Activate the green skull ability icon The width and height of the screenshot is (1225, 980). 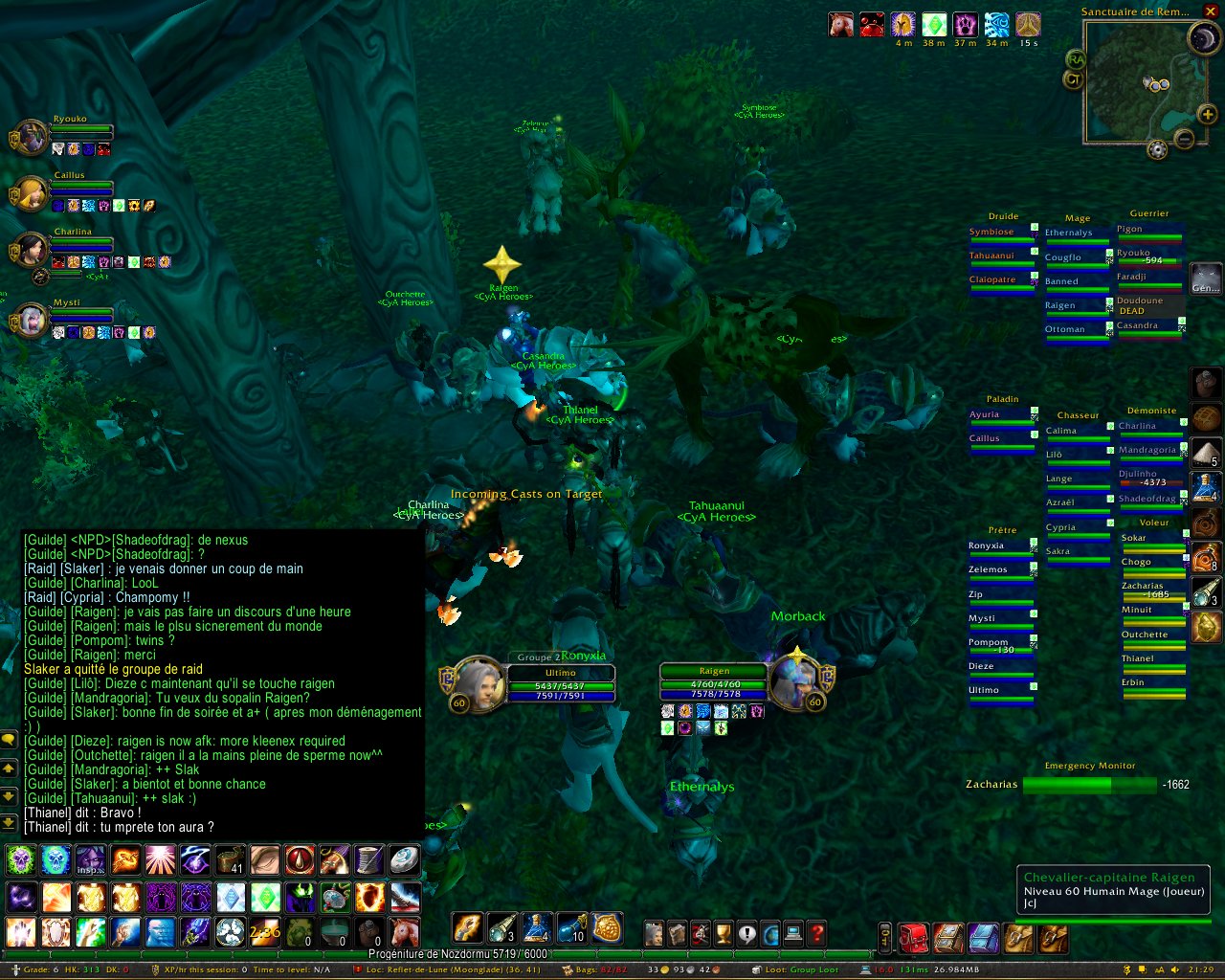pos(21,859)
